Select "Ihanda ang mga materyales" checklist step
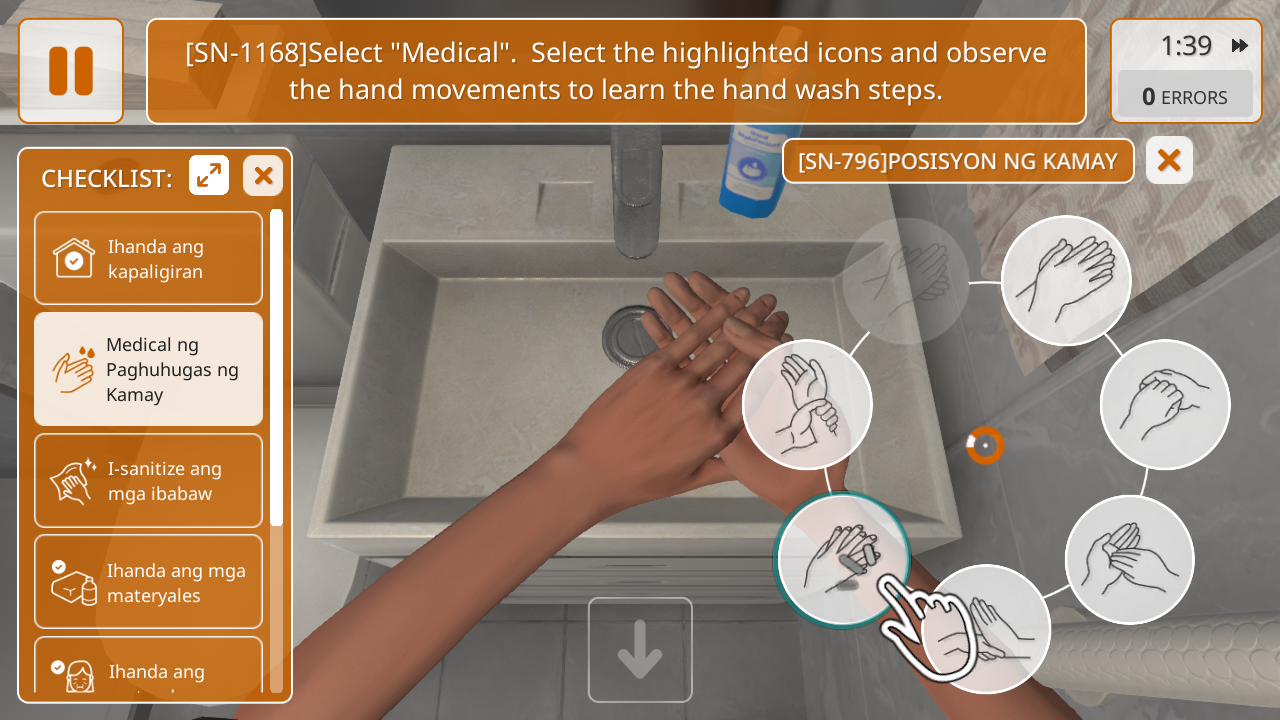 (x=148, y=583)
